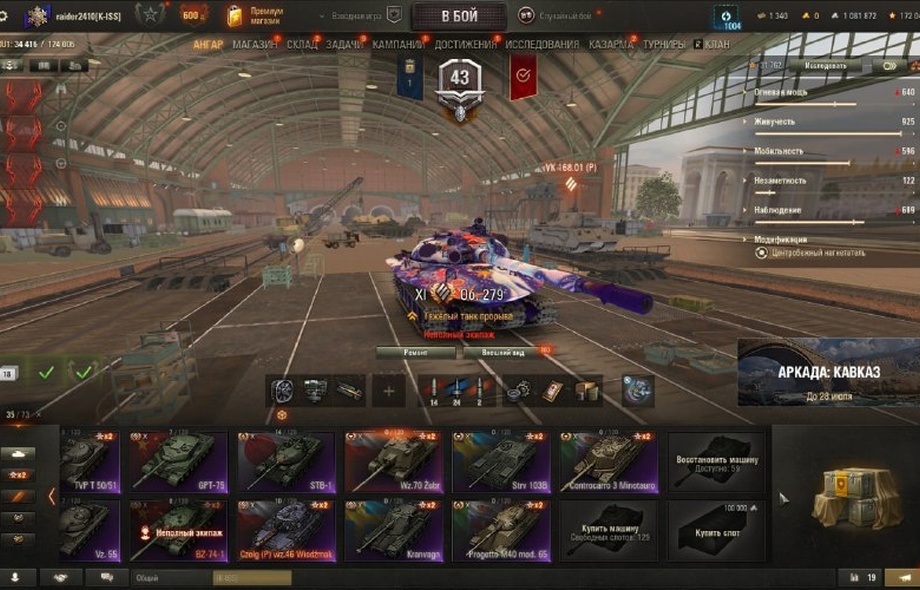Viewport: 920px width, 590px height.
Task: Click Купить машину tile
Action: (607, 529)
